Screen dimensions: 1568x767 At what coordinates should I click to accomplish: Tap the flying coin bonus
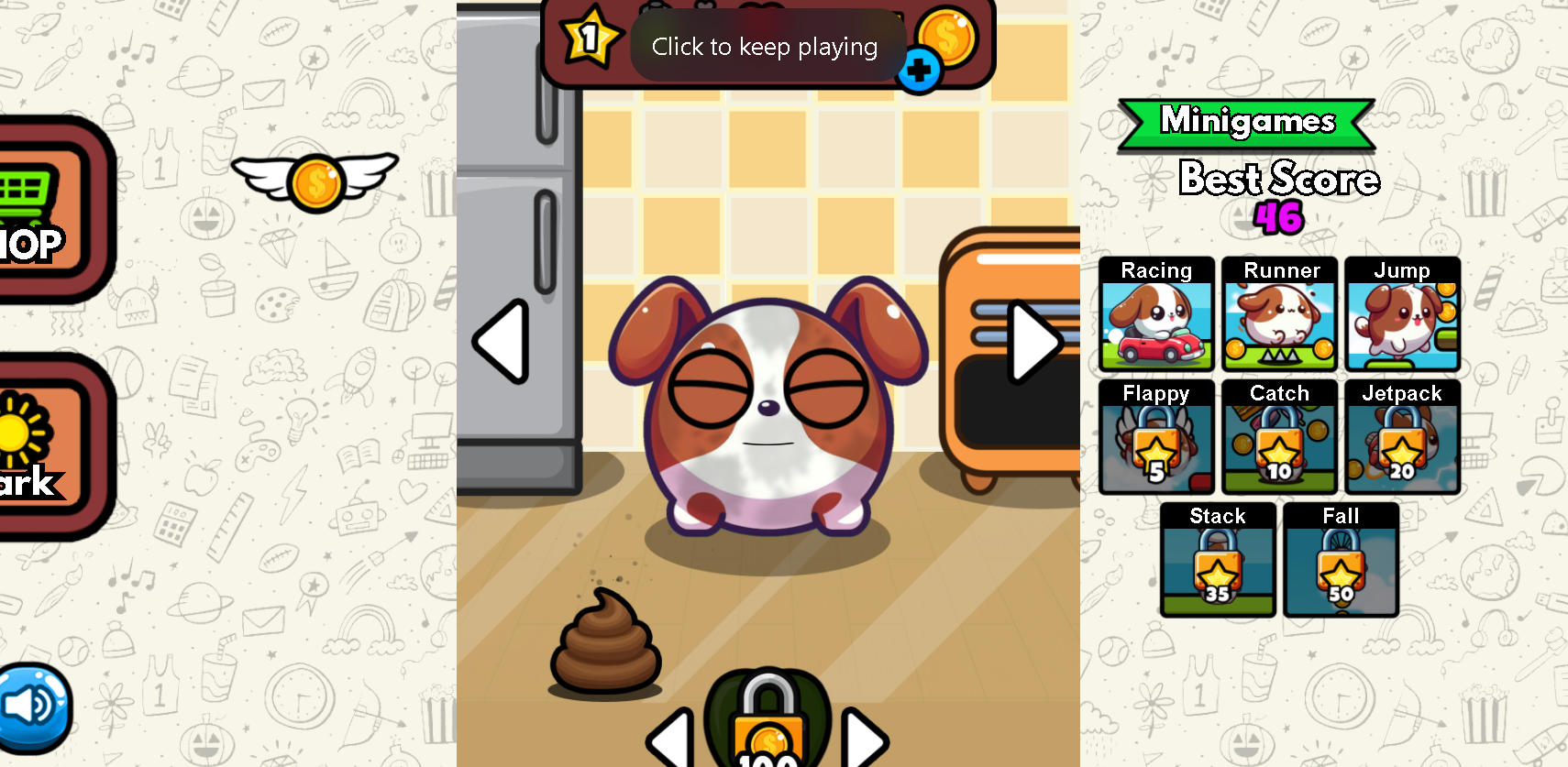point(315,181)
